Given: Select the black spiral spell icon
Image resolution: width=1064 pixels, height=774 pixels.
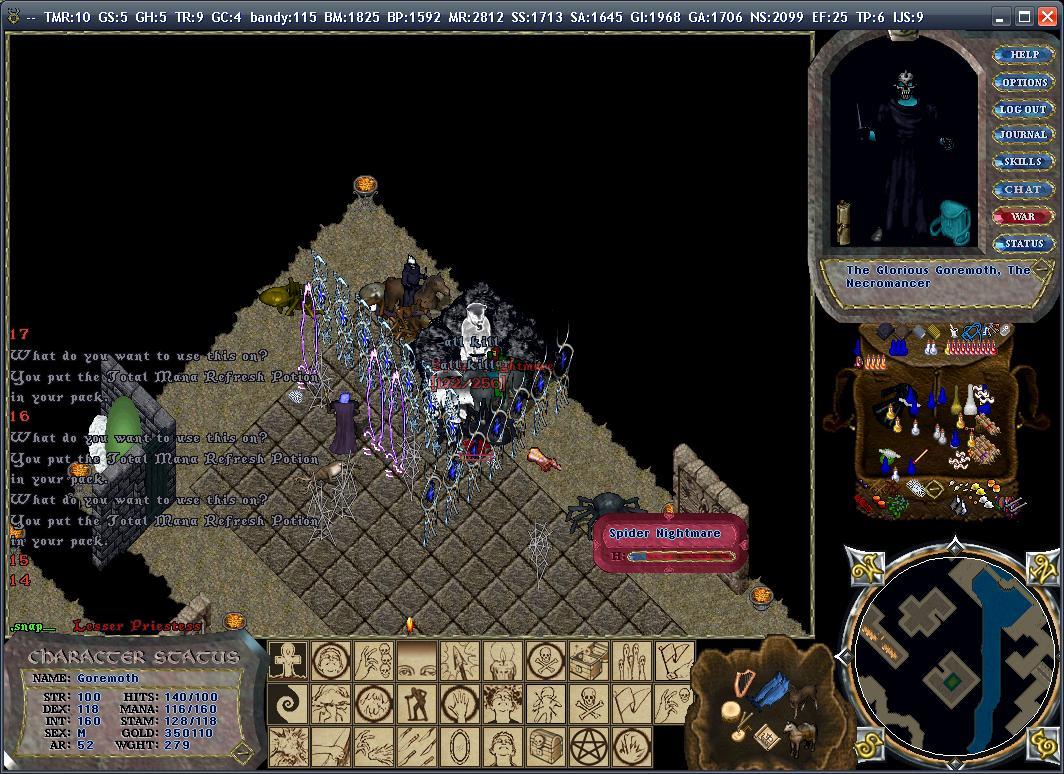Looking at the screenshot, I should point(287,703).
